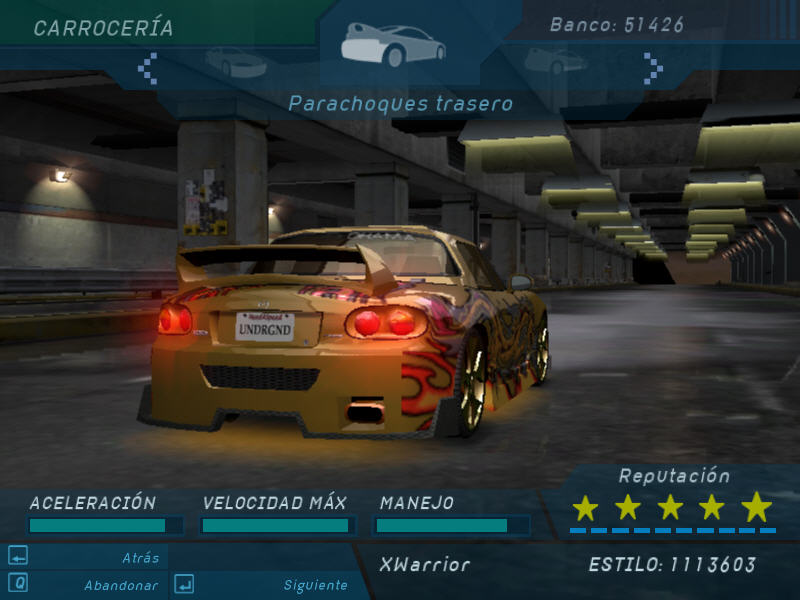Go back with the Atrás option
Image resolution: width=800 pixels, height=600 pixels.
pos(140,557)
